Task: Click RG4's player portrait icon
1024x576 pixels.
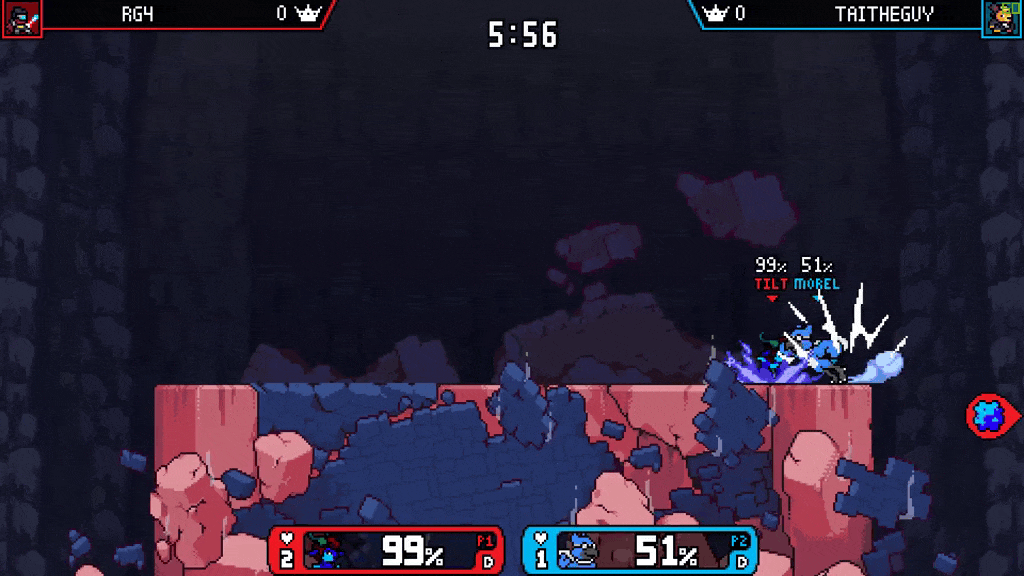Action: 21,18
